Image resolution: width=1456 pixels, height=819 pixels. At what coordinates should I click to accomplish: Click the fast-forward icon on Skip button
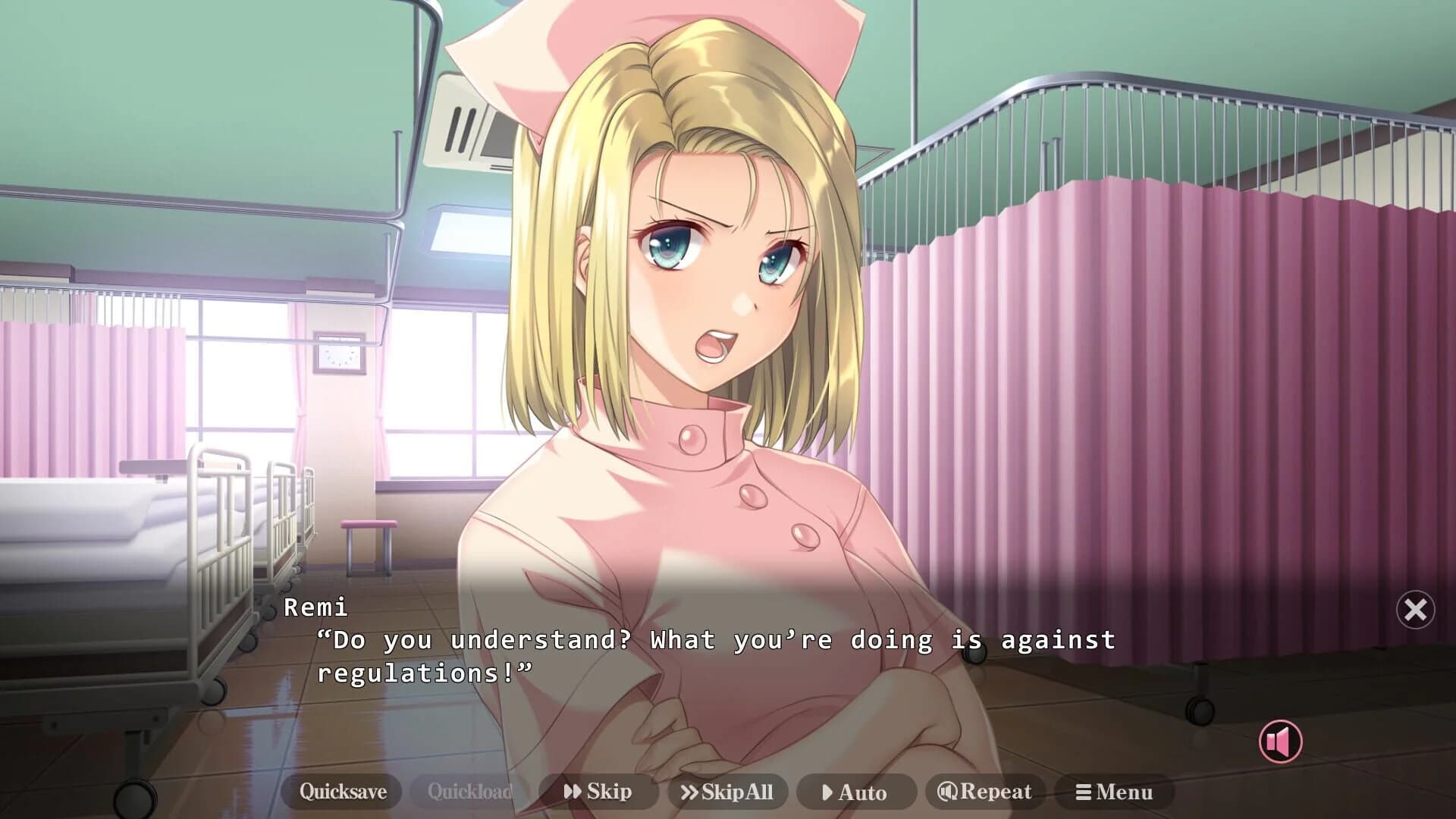coord(571,792)
